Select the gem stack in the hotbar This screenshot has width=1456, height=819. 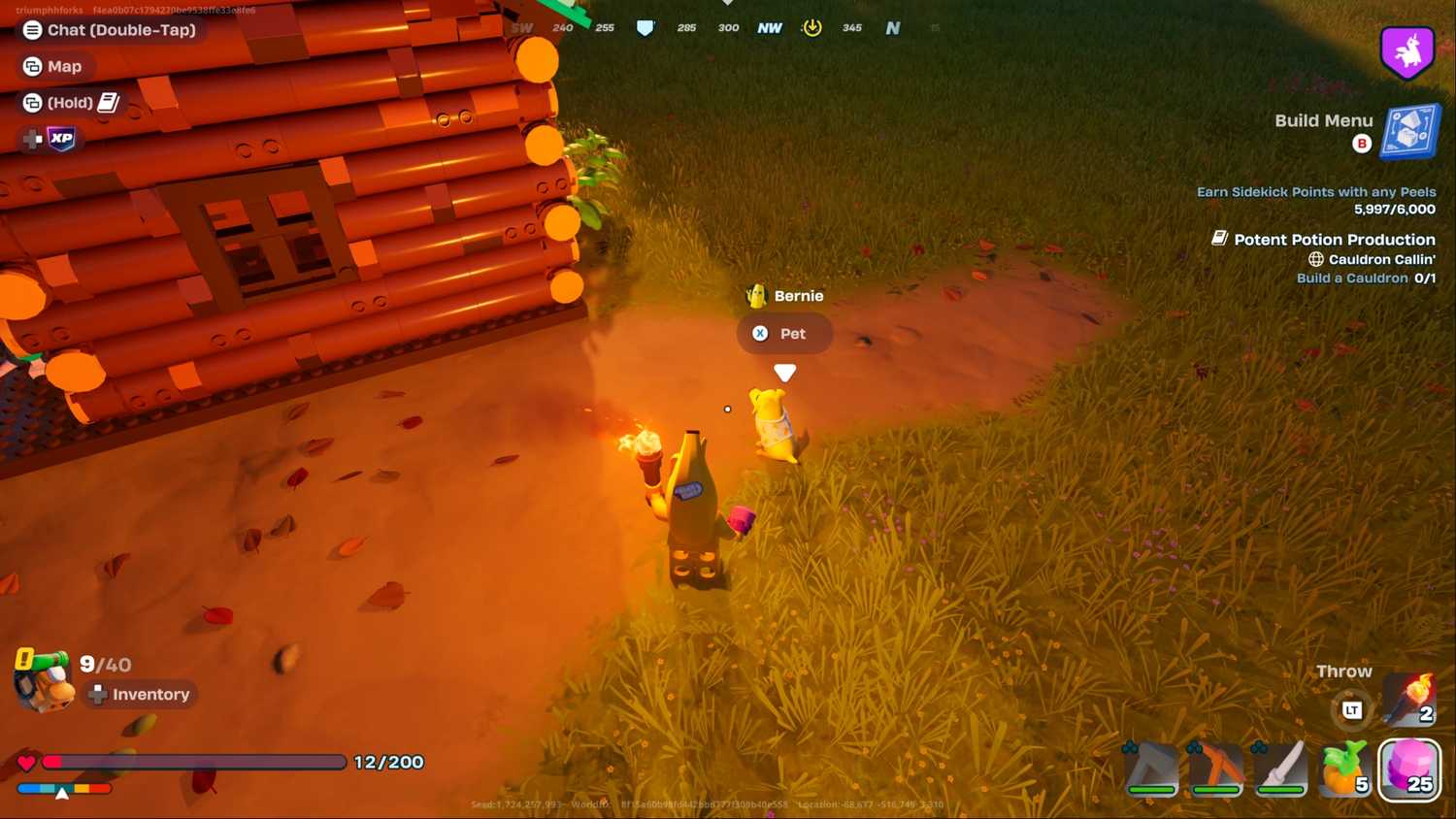1409,770
